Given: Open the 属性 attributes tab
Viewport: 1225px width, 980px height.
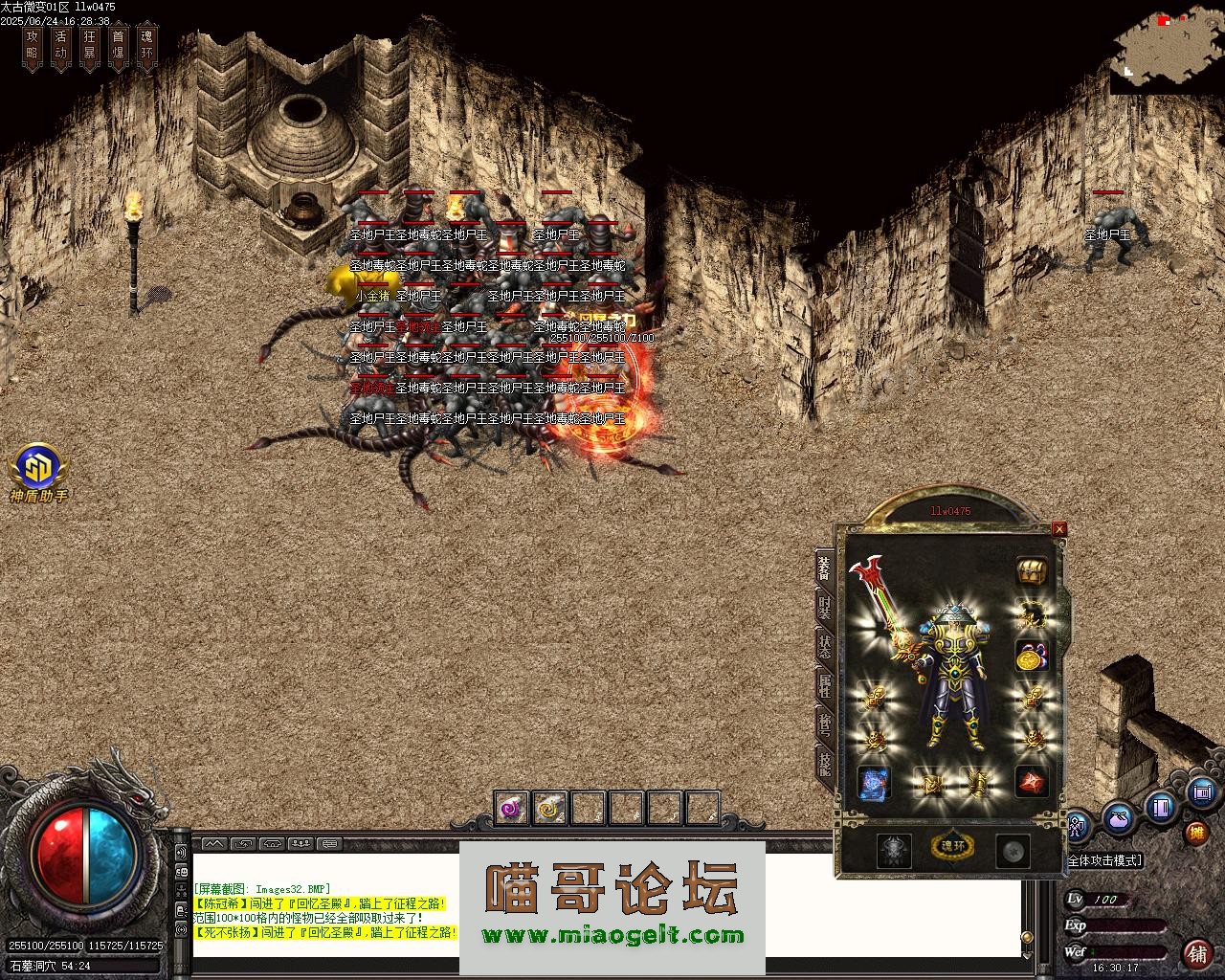Looking at the screenshot, I should (x=824, y=685).
